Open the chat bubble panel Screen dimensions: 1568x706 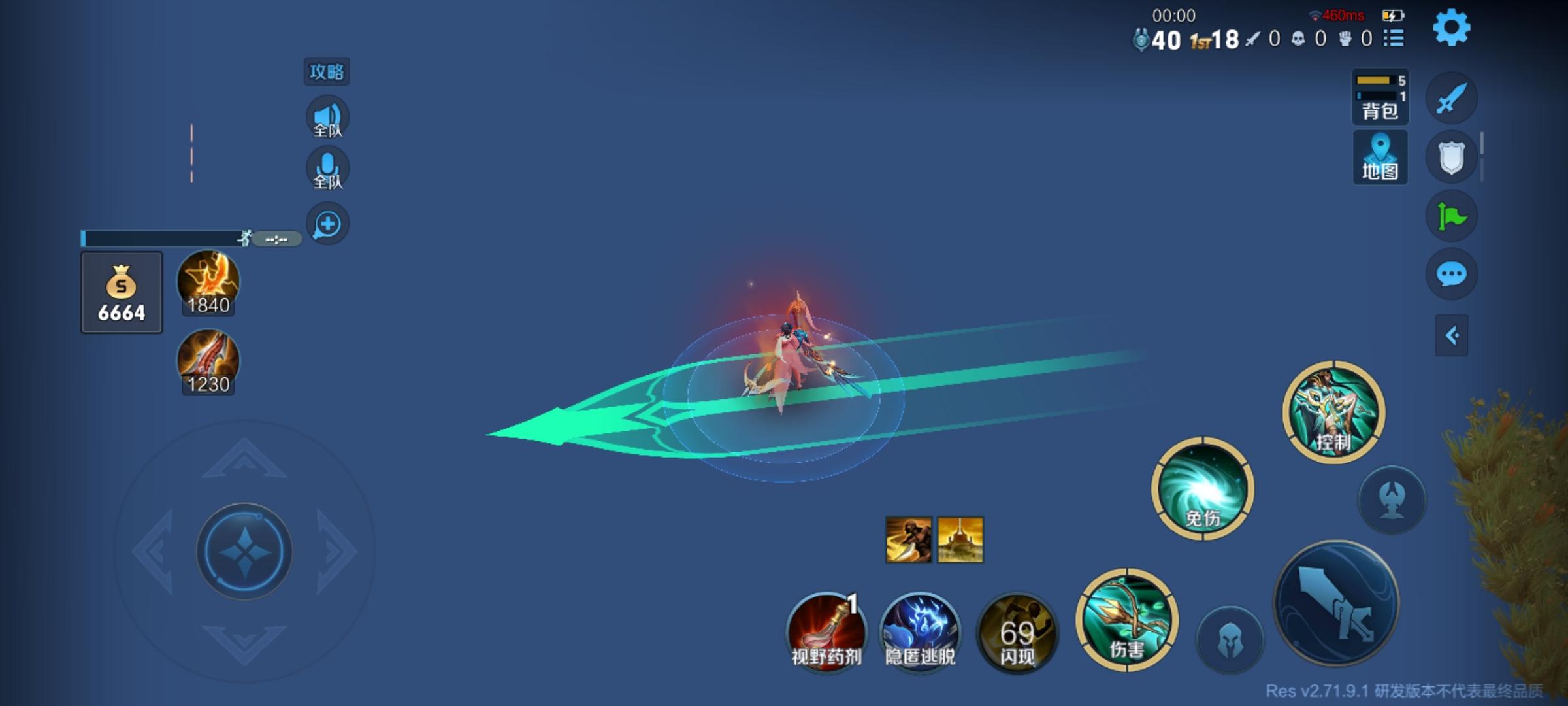coord(1452,275)
